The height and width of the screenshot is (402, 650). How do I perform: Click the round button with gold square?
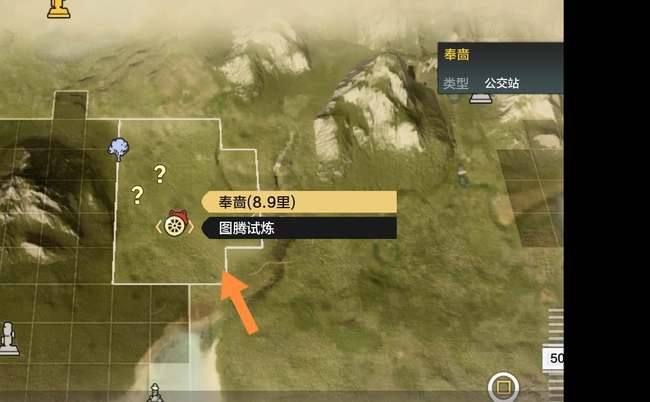[503, 387]
